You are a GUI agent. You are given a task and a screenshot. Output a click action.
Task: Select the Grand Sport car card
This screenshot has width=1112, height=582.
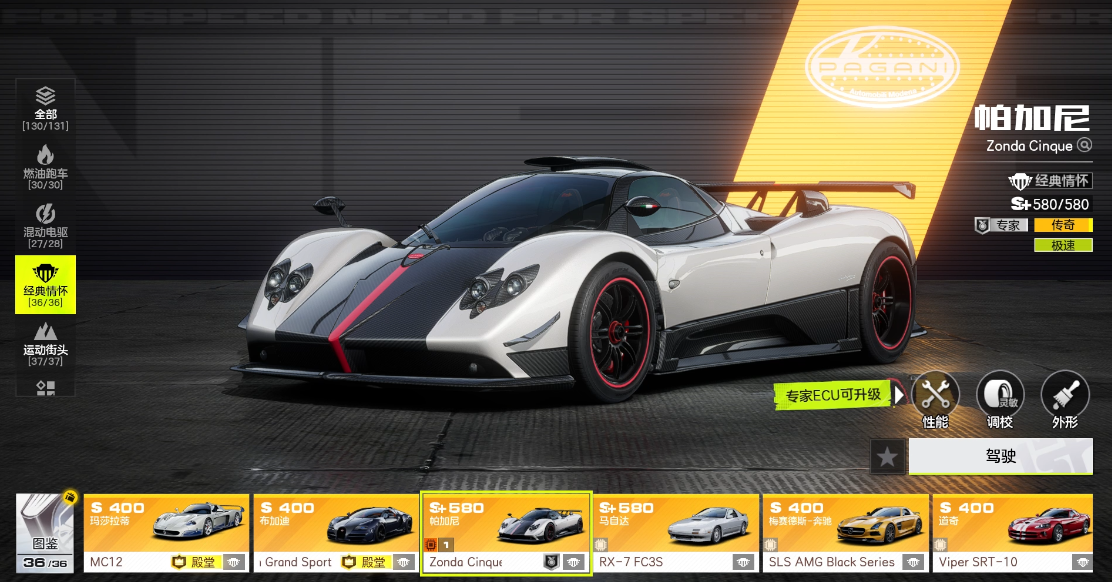pos(335,533)
